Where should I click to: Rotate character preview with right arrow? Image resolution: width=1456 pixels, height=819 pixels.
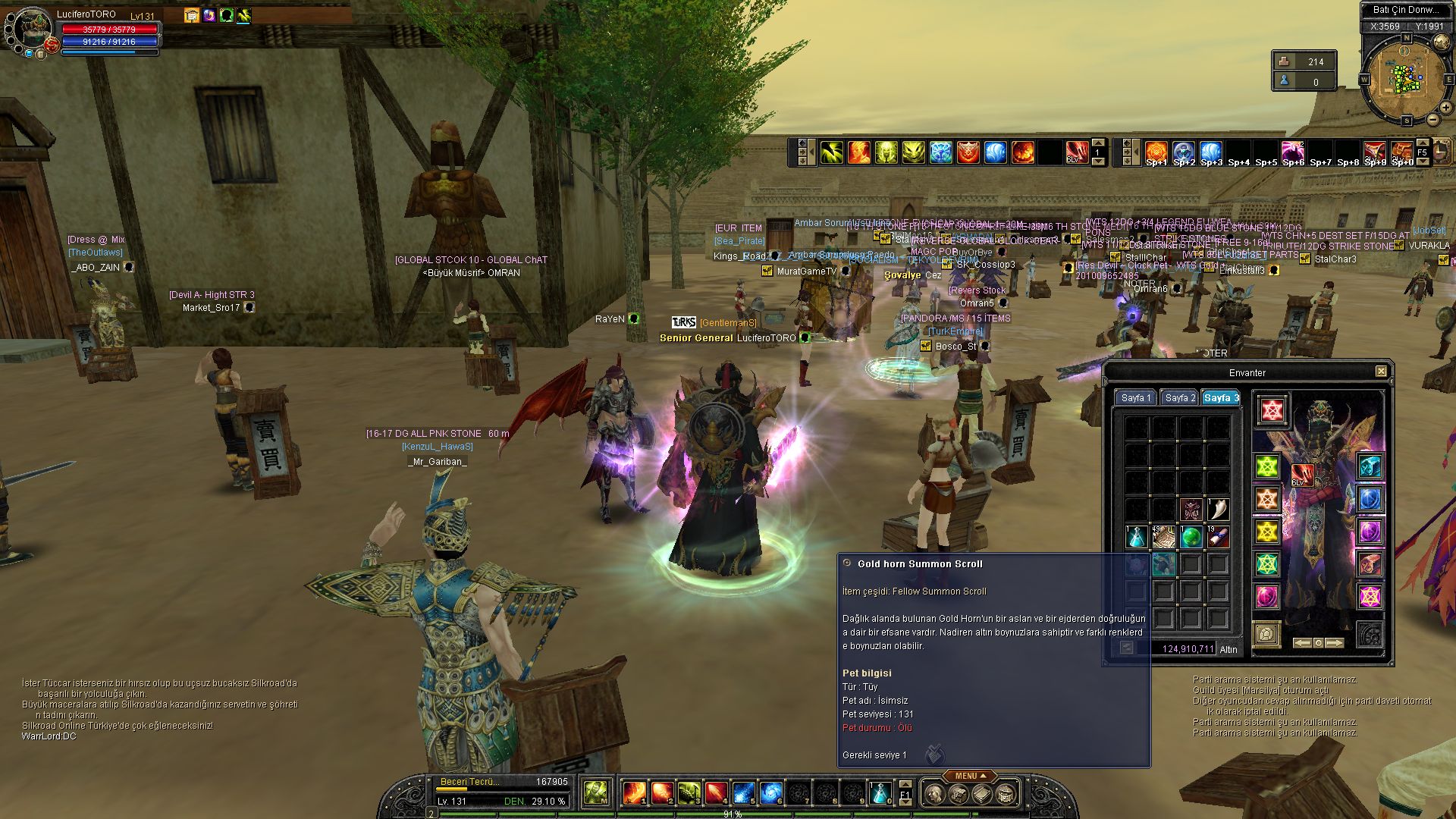tap(1335, 643)
